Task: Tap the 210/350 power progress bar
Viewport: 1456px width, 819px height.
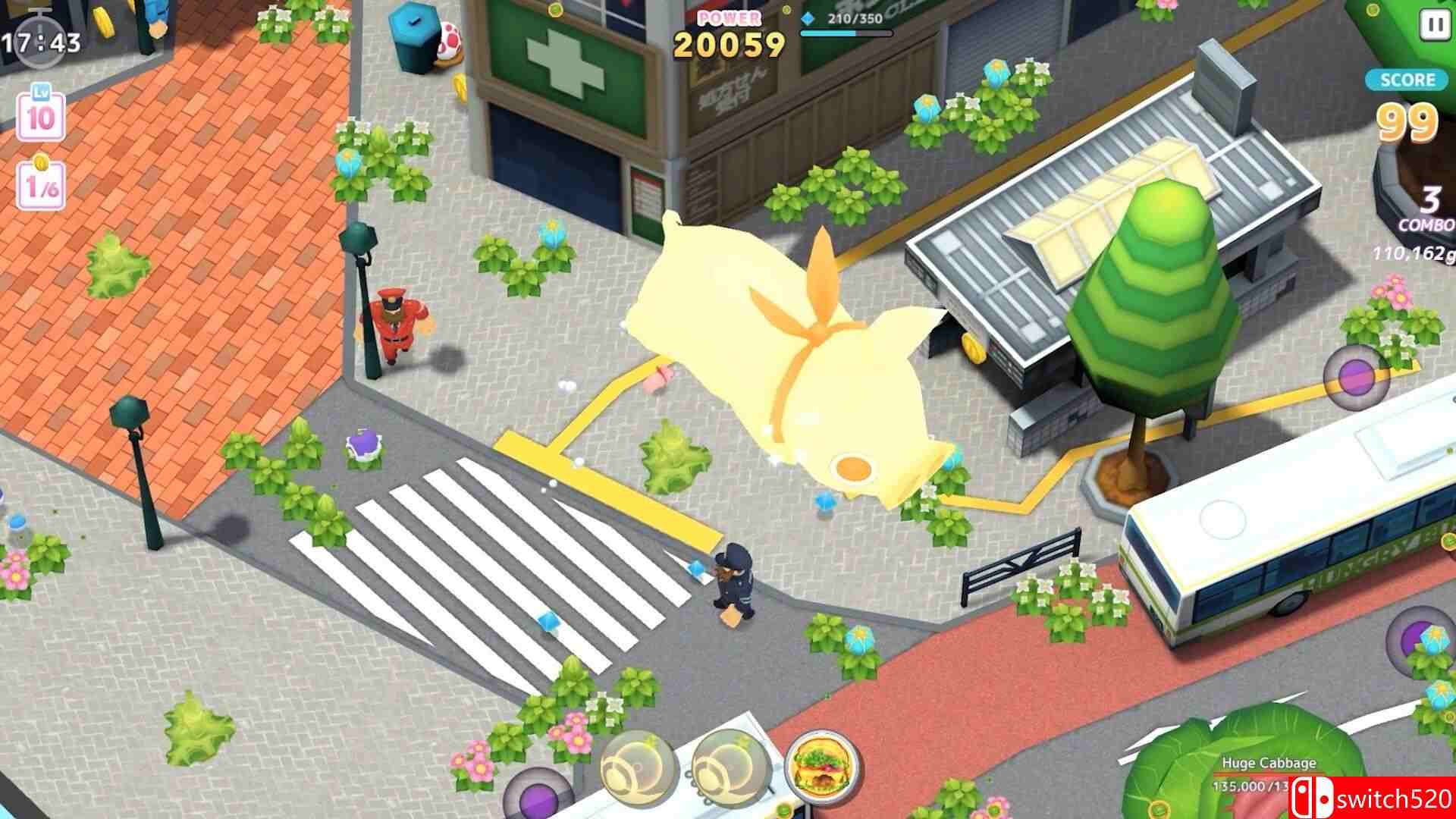Action: 844,33
